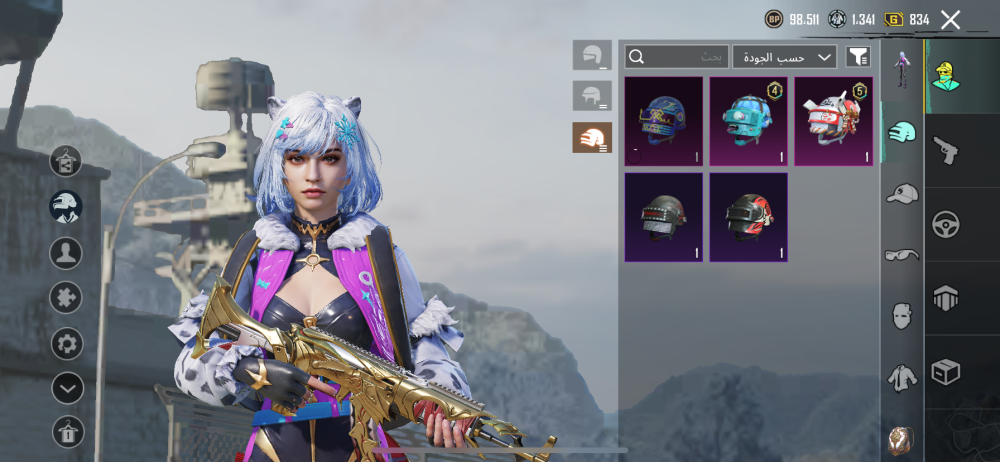The width and height of the screenshot is (1000, 462).
Task: Click the share outfit hanger icon
Action: pos(67,431)
